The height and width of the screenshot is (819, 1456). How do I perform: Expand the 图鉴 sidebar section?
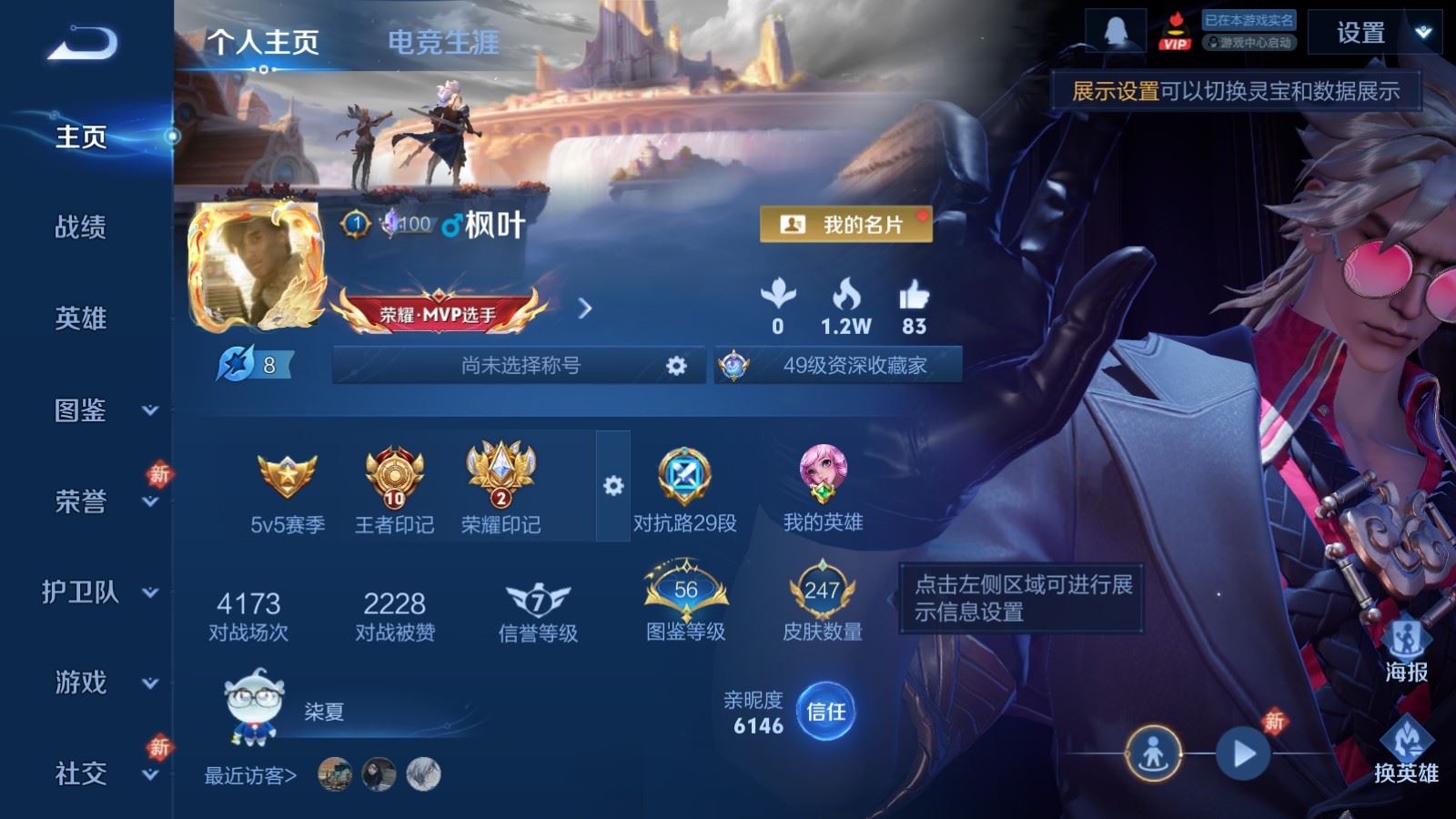point(98,410)
